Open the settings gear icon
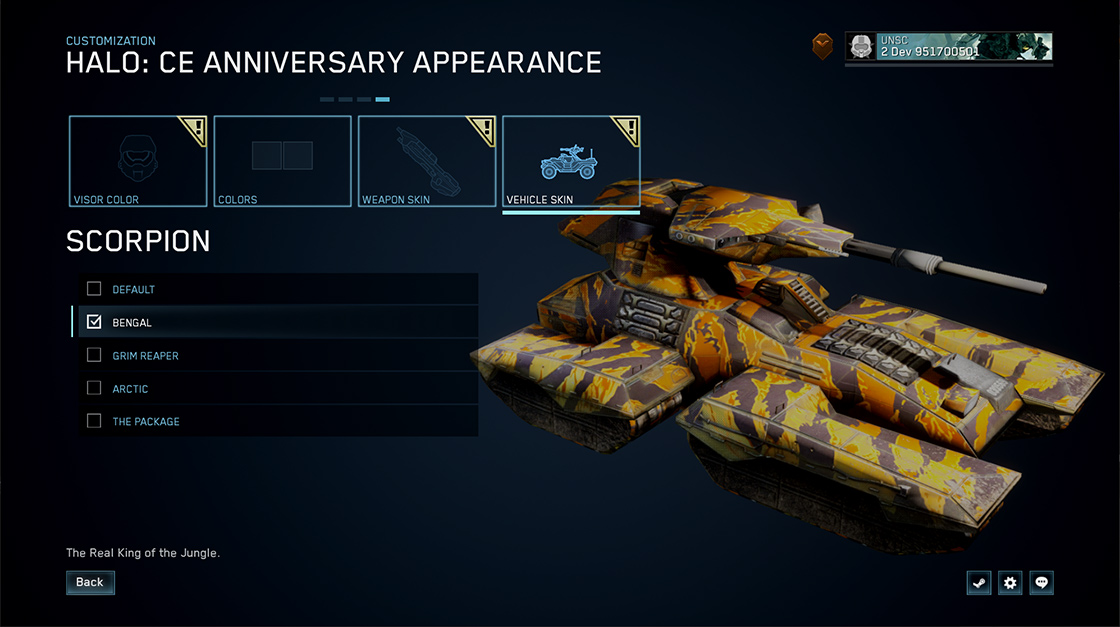 pyautogui.click(x=1010, y=583)
